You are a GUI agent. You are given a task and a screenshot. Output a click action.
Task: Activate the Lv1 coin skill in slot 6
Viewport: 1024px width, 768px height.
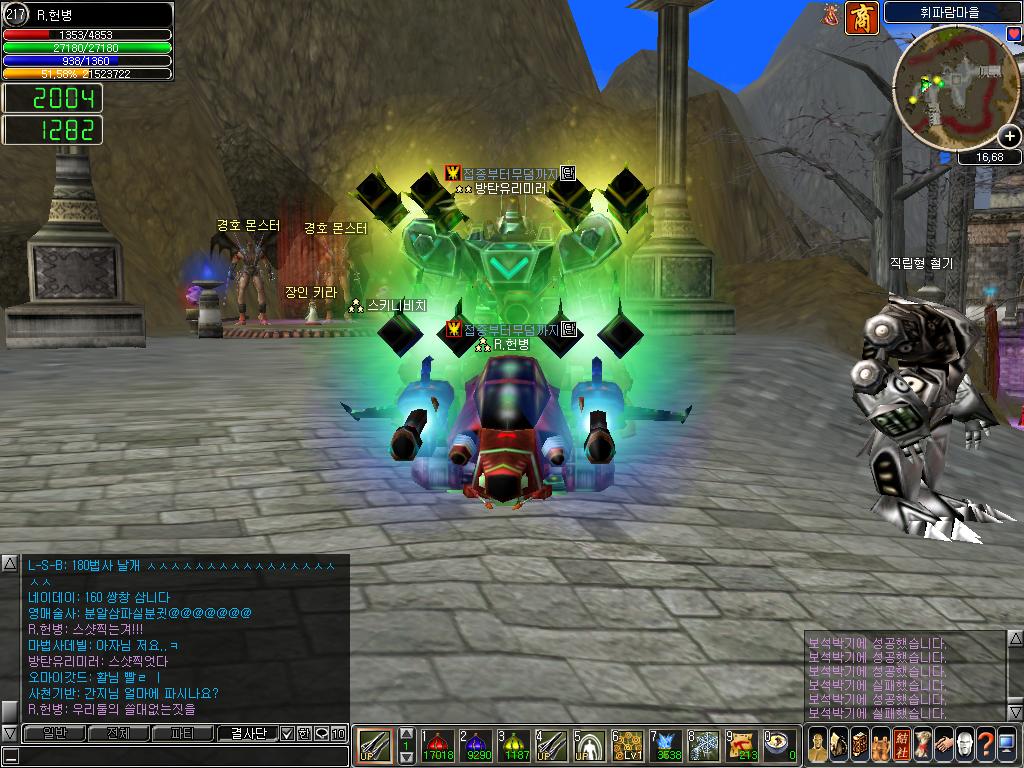pos(629,746)
